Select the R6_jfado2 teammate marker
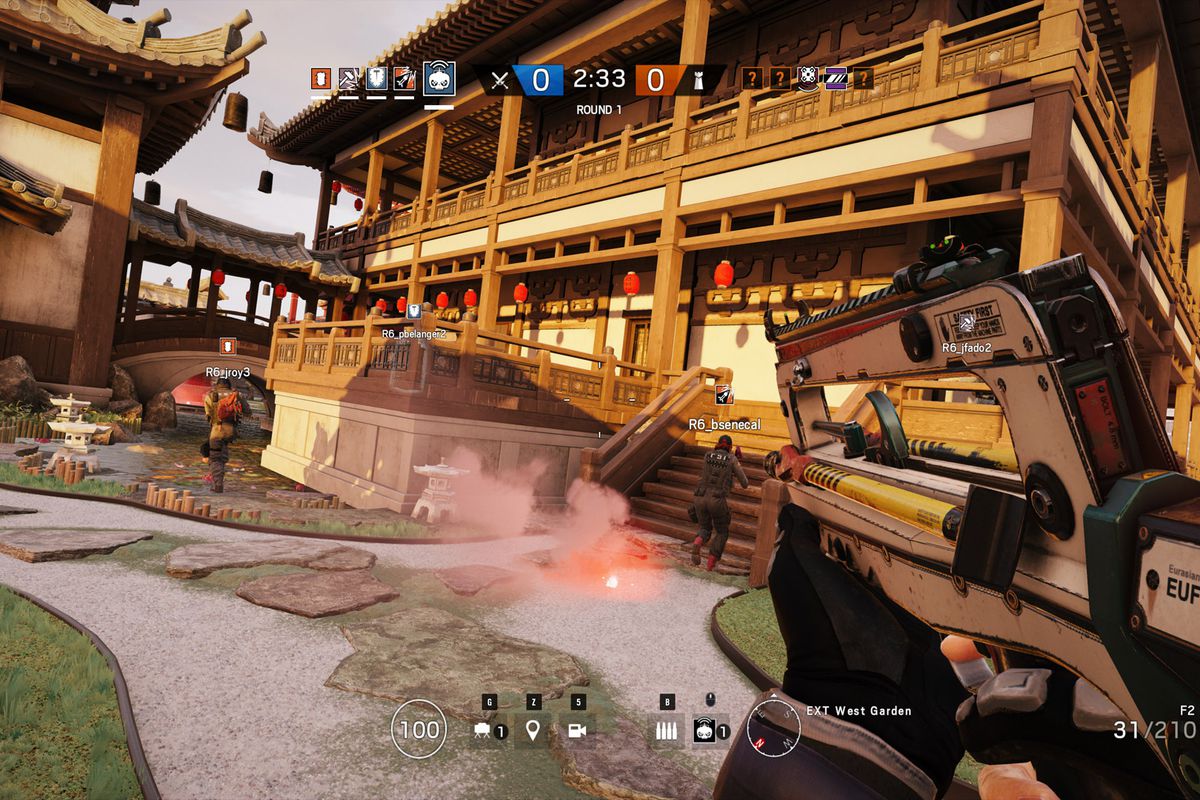The width and height of the screenshot is (1200, 800). point(966,322)
